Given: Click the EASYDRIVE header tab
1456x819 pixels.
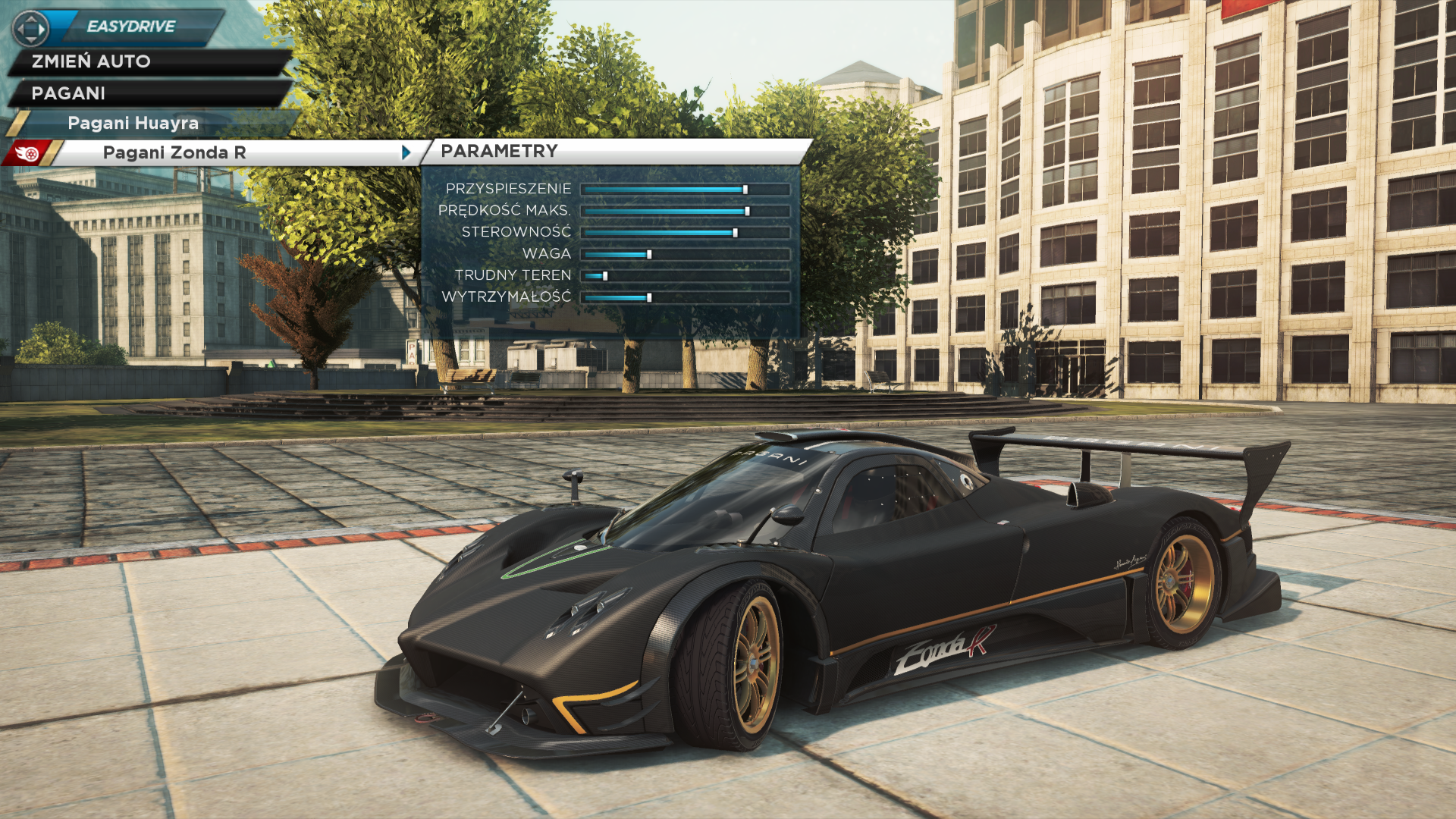Looking at the screenshot, I should tap(131, 27).
